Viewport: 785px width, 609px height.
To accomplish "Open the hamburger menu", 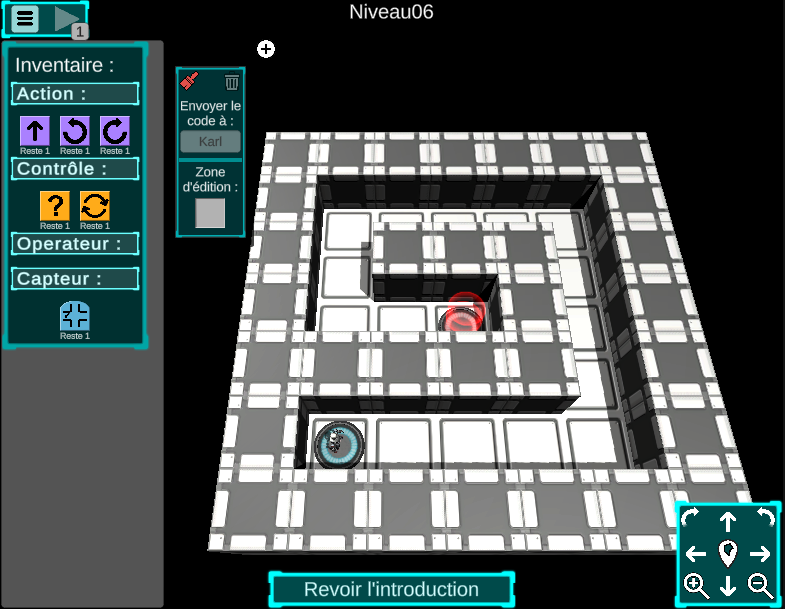I will 26,18.
